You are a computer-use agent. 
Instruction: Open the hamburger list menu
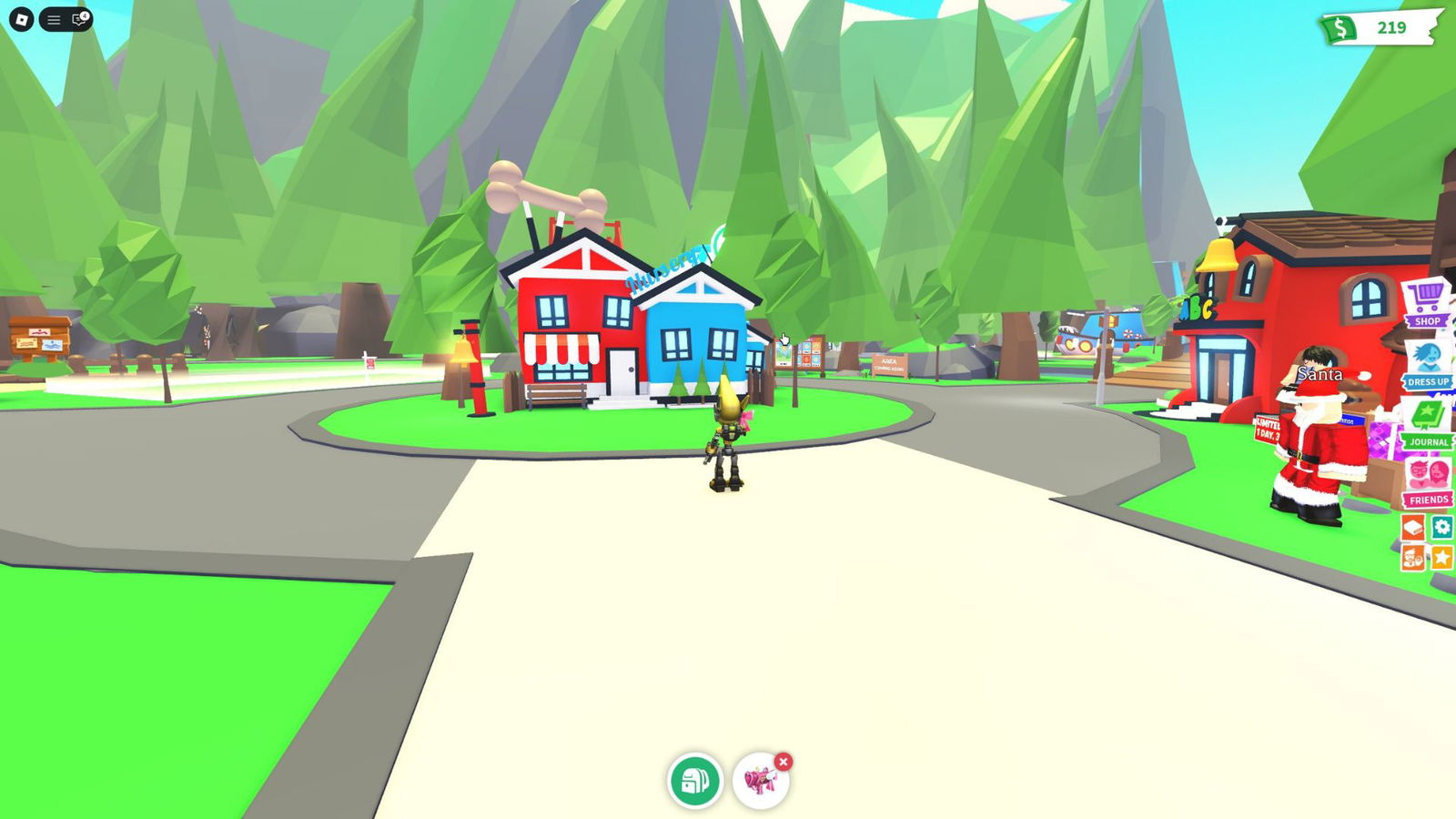(x=54, y=19)
